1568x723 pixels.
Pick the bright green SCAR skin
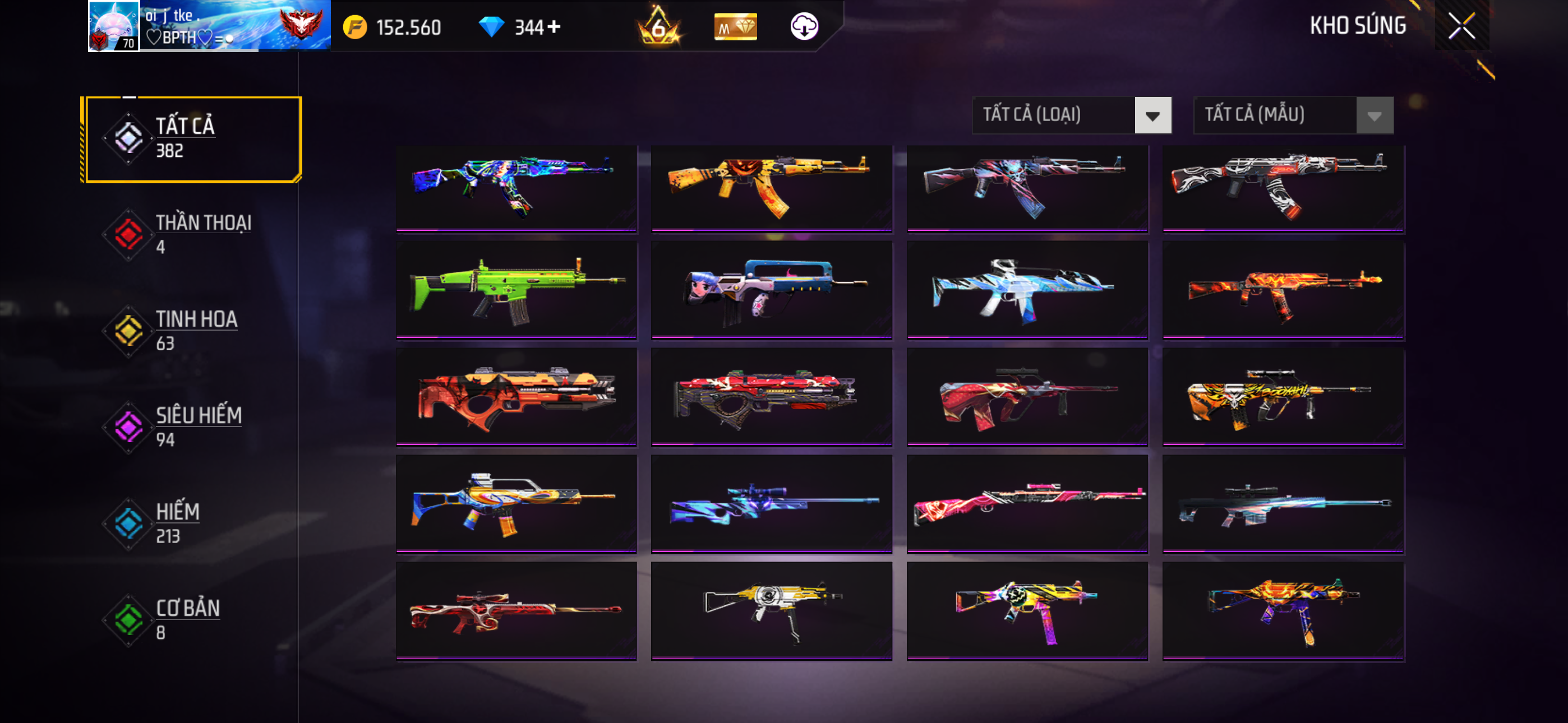tap(515, 290)
